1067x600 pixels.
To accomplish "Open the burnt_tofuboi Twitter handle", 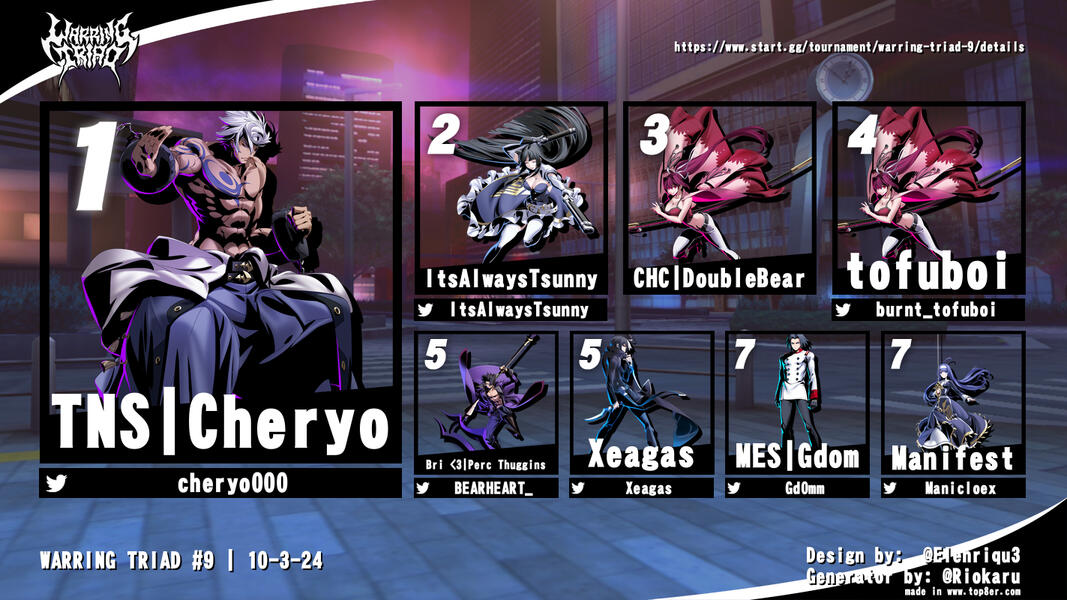I will point(929,311).
